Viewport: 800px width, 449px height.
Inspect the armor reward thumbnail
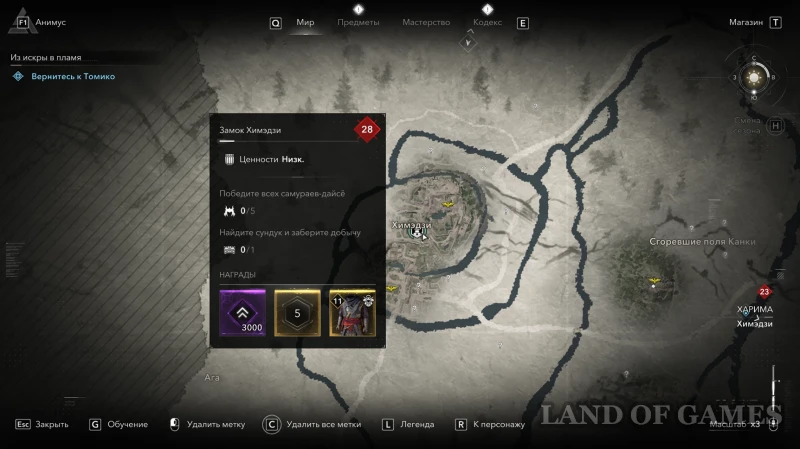pos(352,312)
